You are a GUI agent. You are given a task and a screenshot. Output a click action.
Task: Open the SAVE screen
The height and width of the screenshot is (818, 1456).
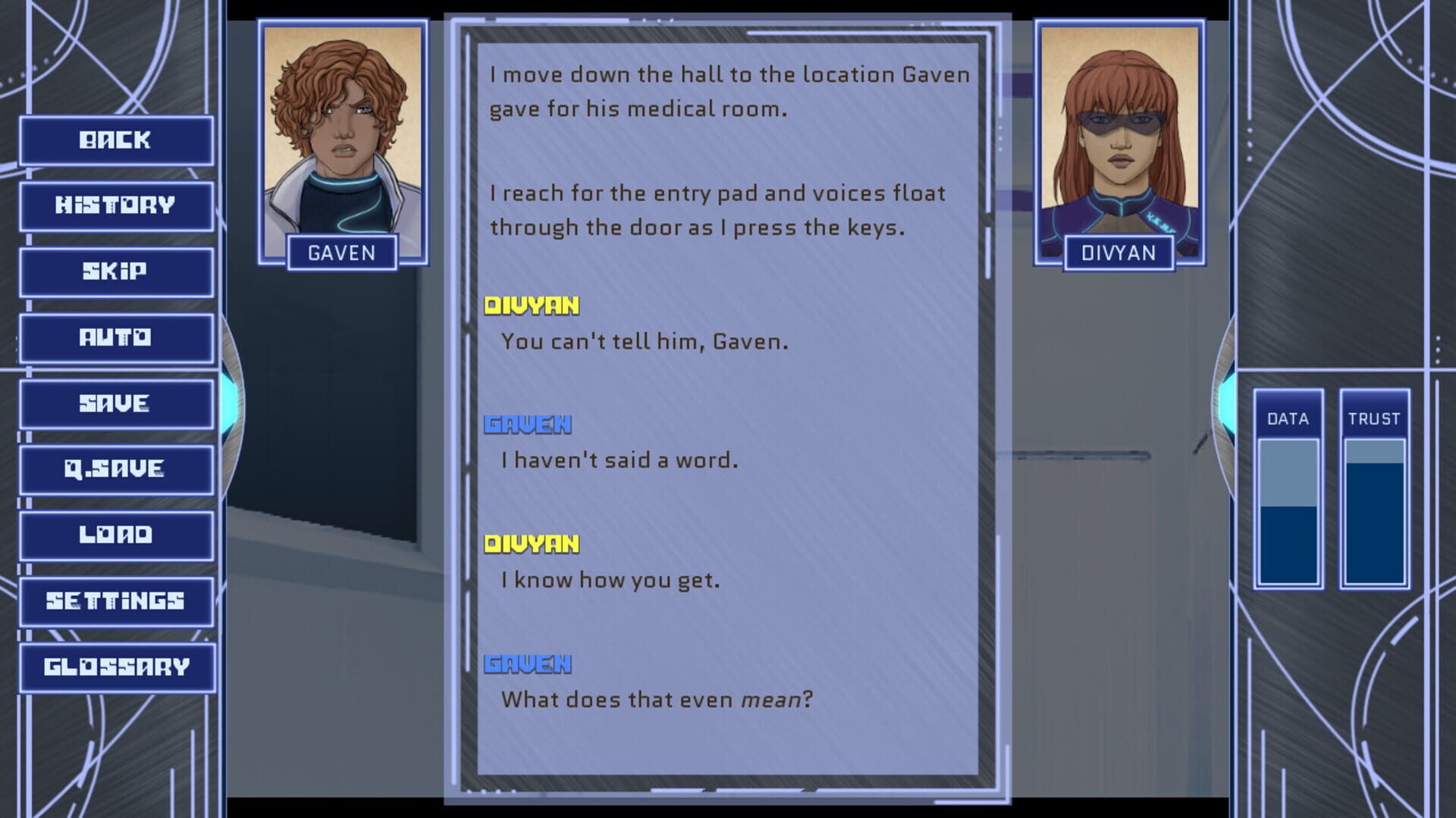(116, 403)
